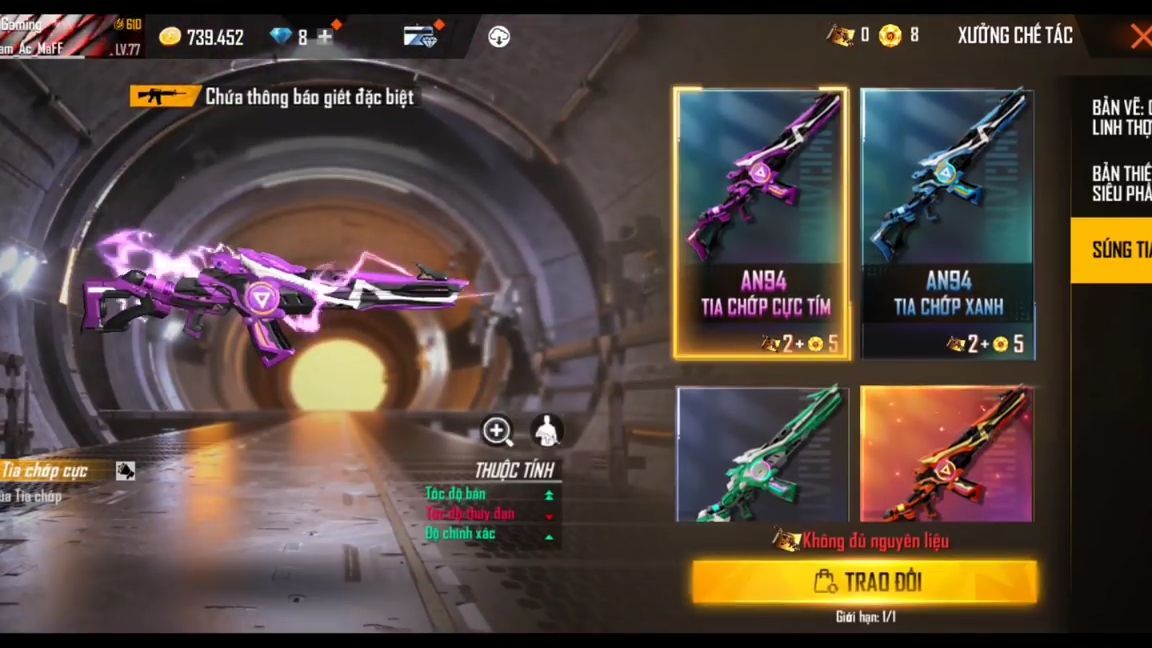Choose the AN94 Tia Chớp Xanh card
1152x648 pixels.
[947, 222]
